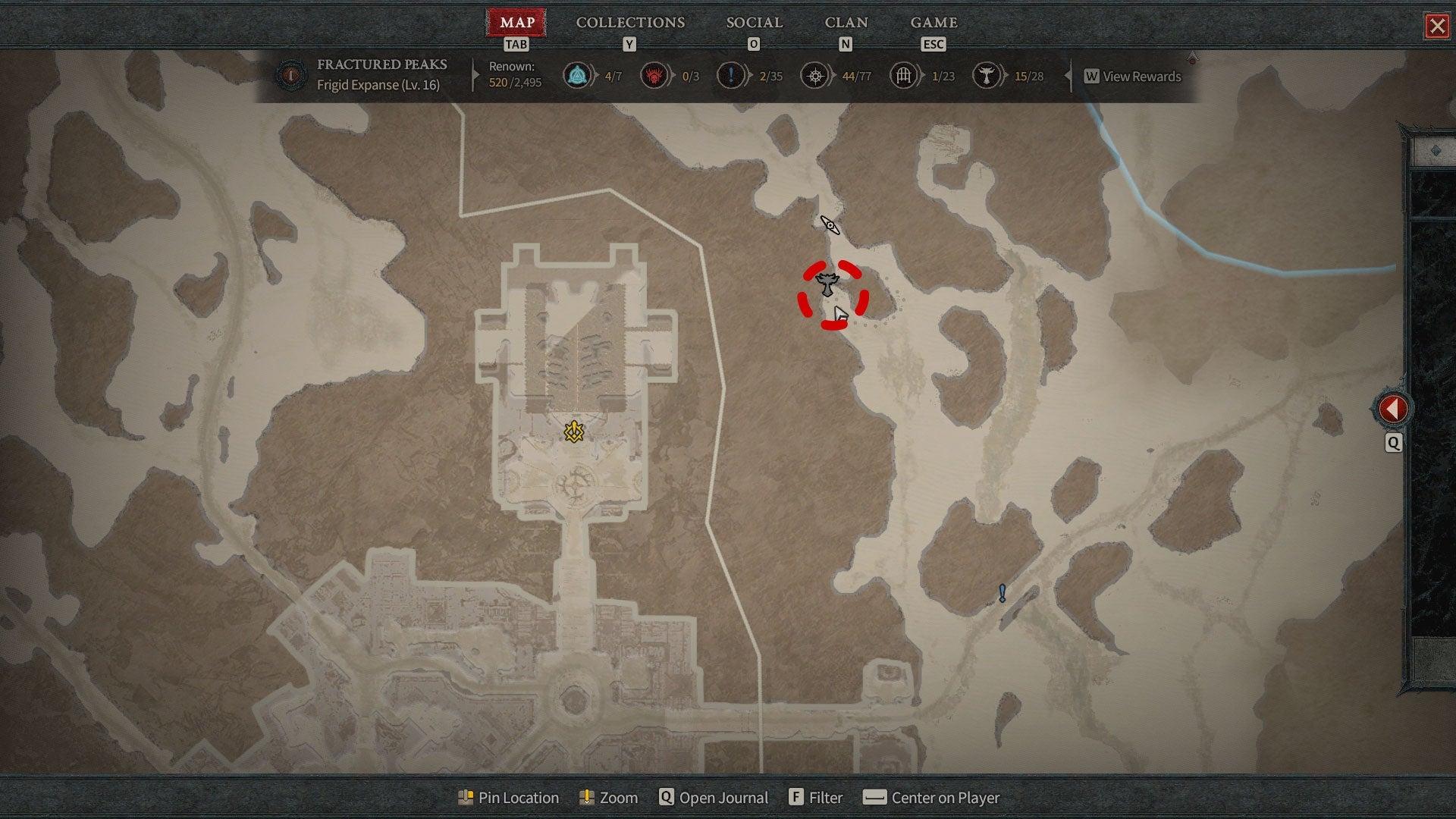Viewport: 1456px width, 819px height.
Task: Center the map on player
Action: (932, 798)
